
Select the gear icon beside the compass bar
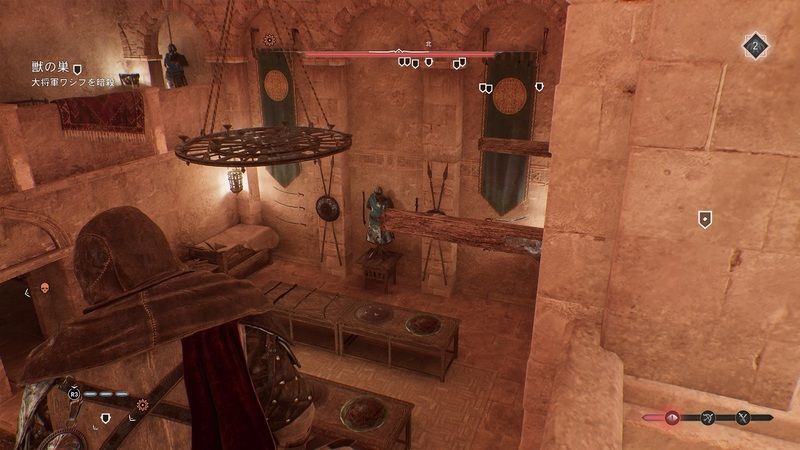pyautogui.click(x=268, y=41)
